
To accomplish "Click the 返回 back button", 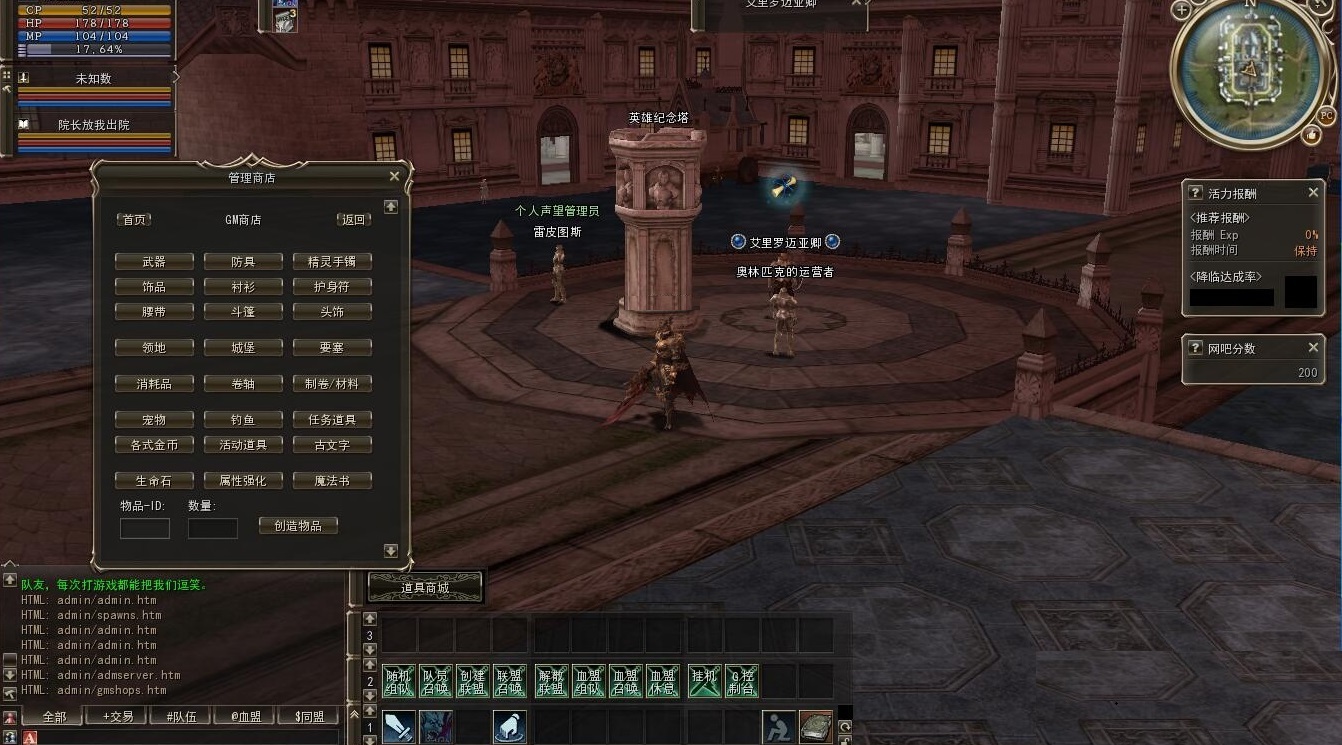I will (x=354, y=220).
